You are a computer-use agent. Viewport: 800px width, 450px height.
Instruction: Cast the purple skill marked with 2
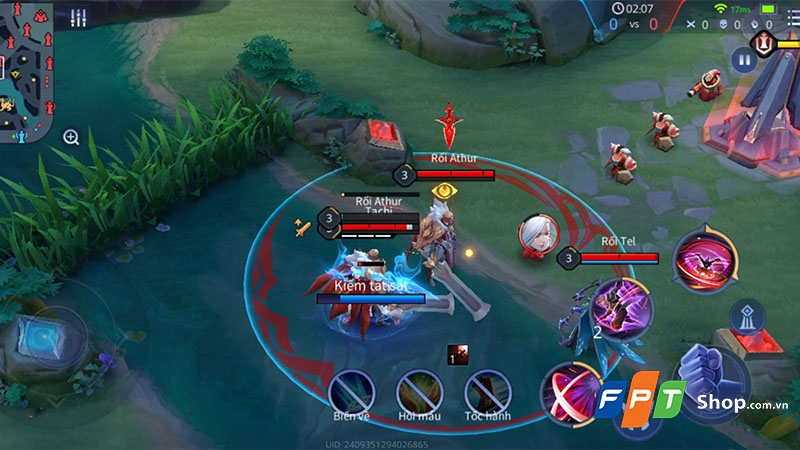pos(620,308)
